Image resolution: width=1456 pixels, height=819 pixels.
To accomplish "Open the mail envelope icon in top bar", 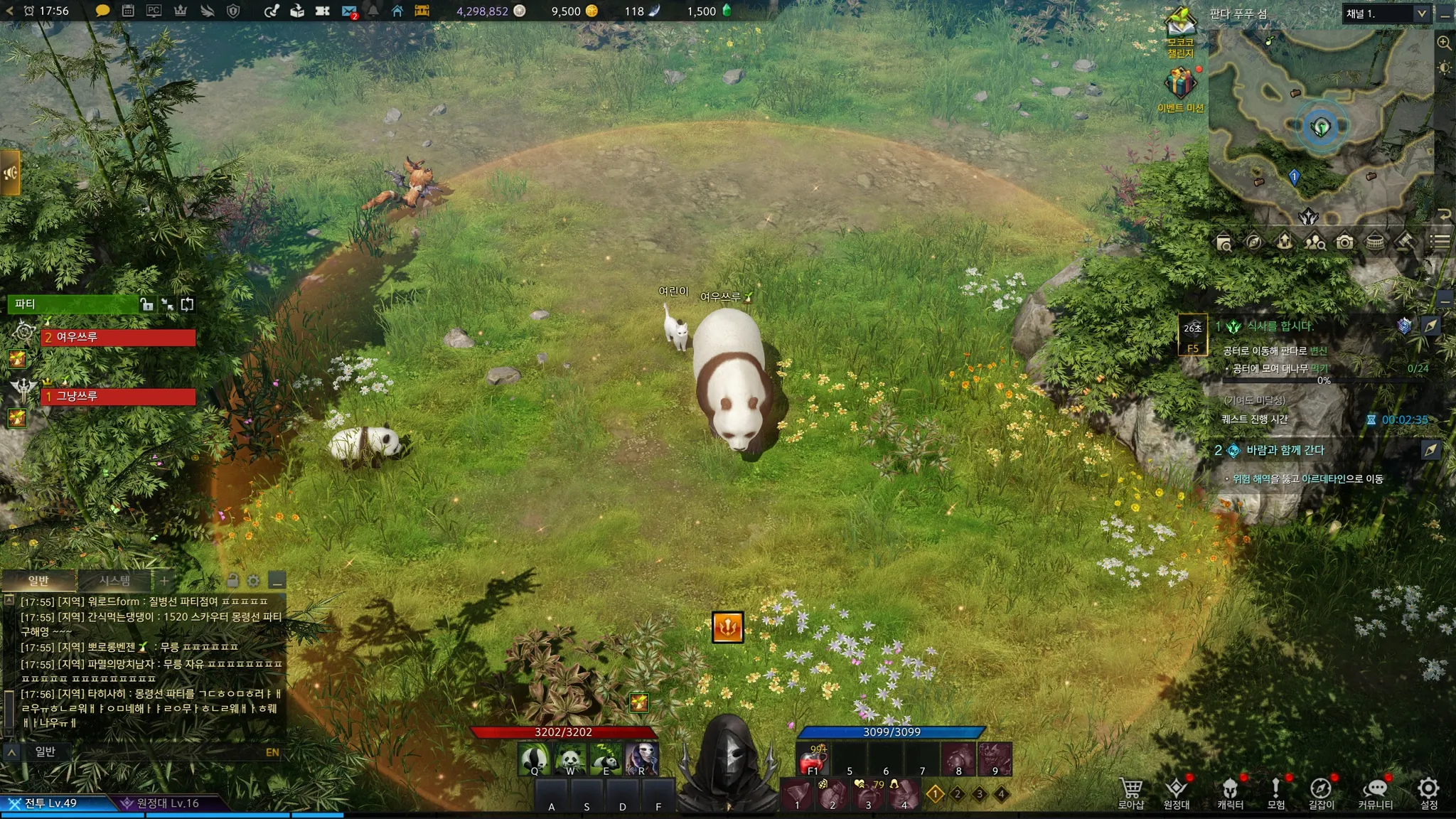I will (x=349, y=11).
